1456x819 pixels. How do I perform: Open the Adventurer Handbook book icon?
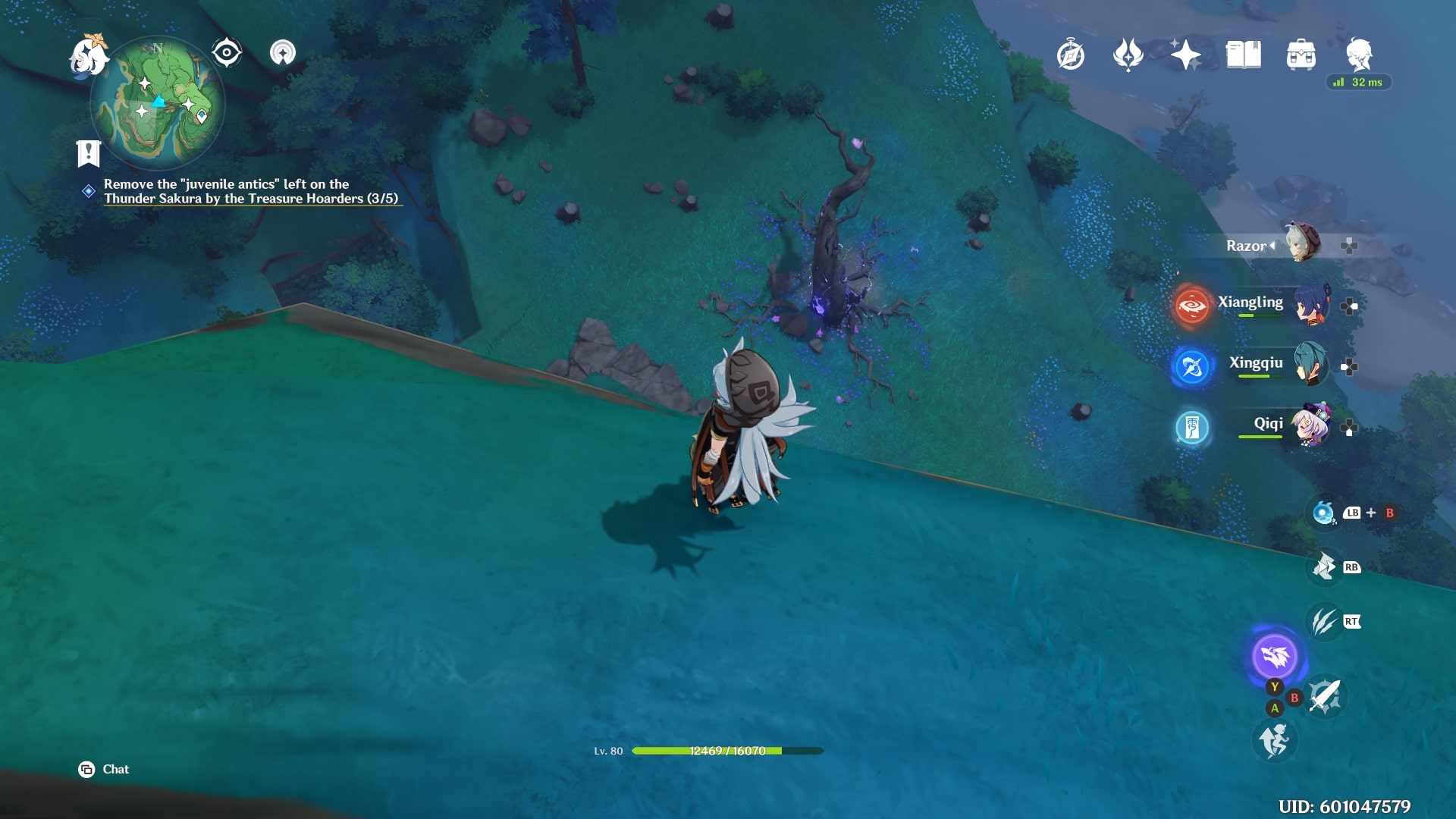(x=1244, y=55)
